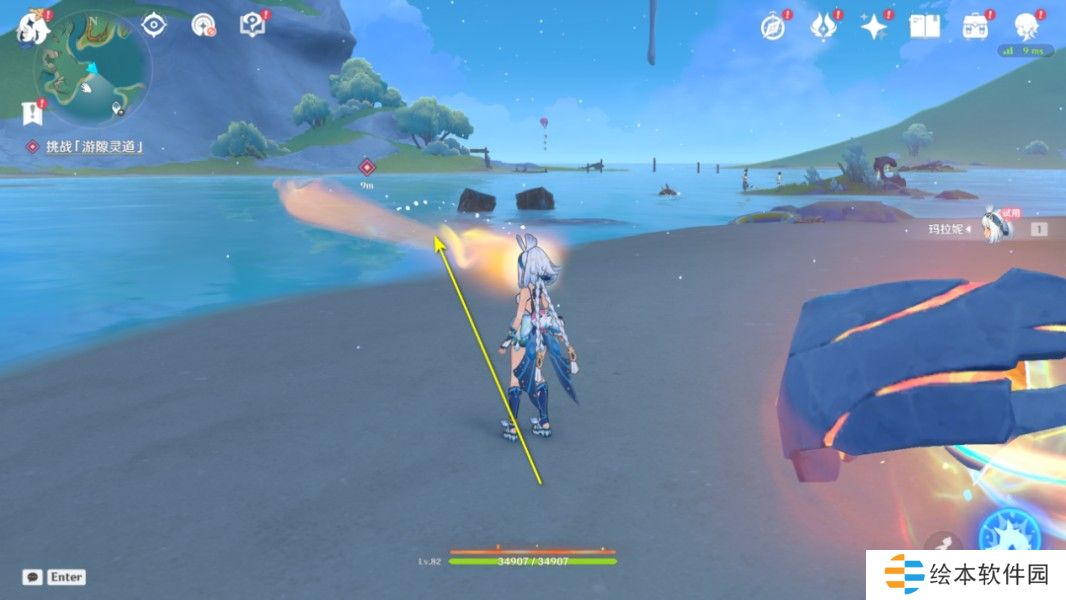This screenshot has width=1066, height=600.
Task: Open the four-pointed star wish icon
Action: 874,27
